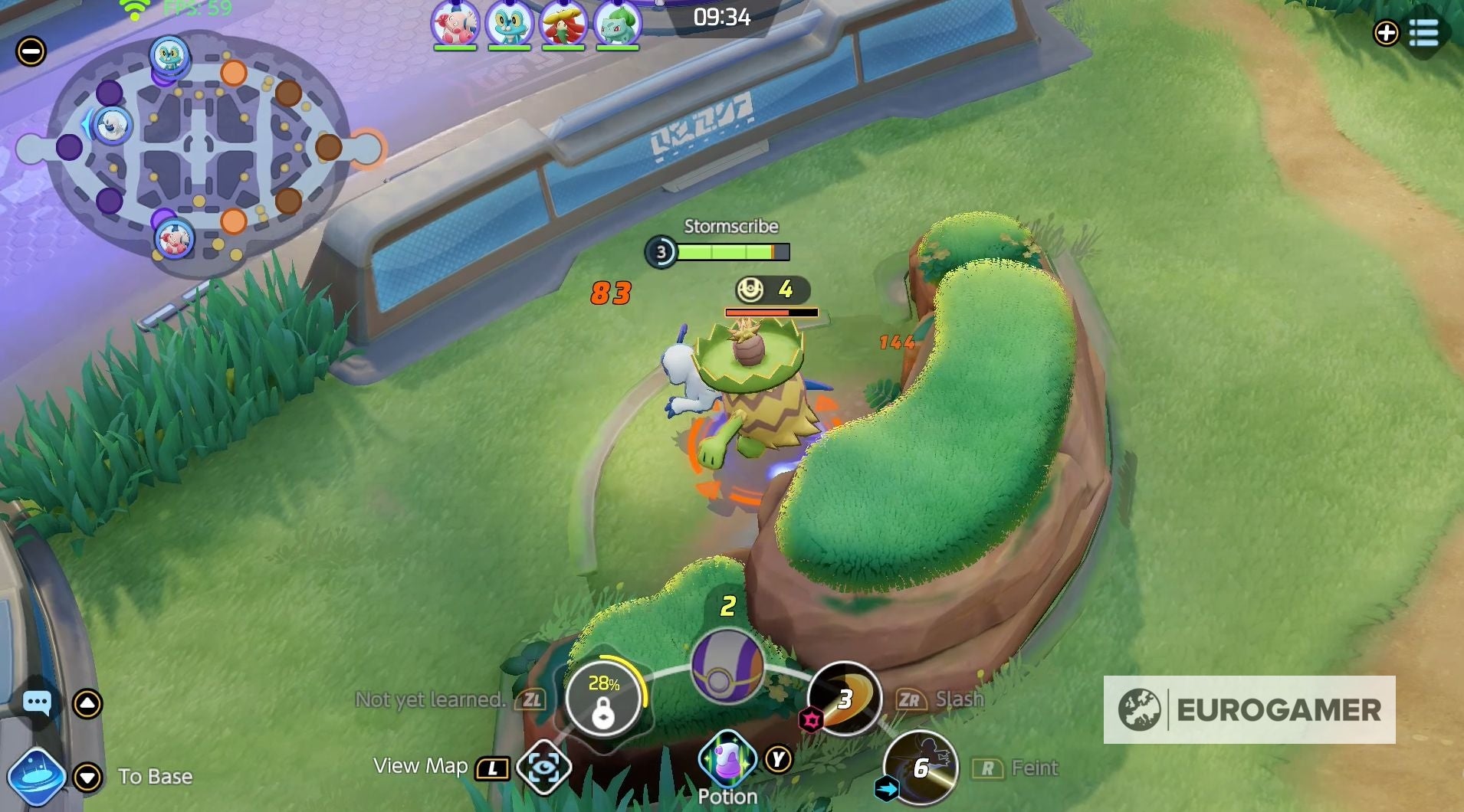
Task: Tap the Poké Ball score button
Action: 727,665
